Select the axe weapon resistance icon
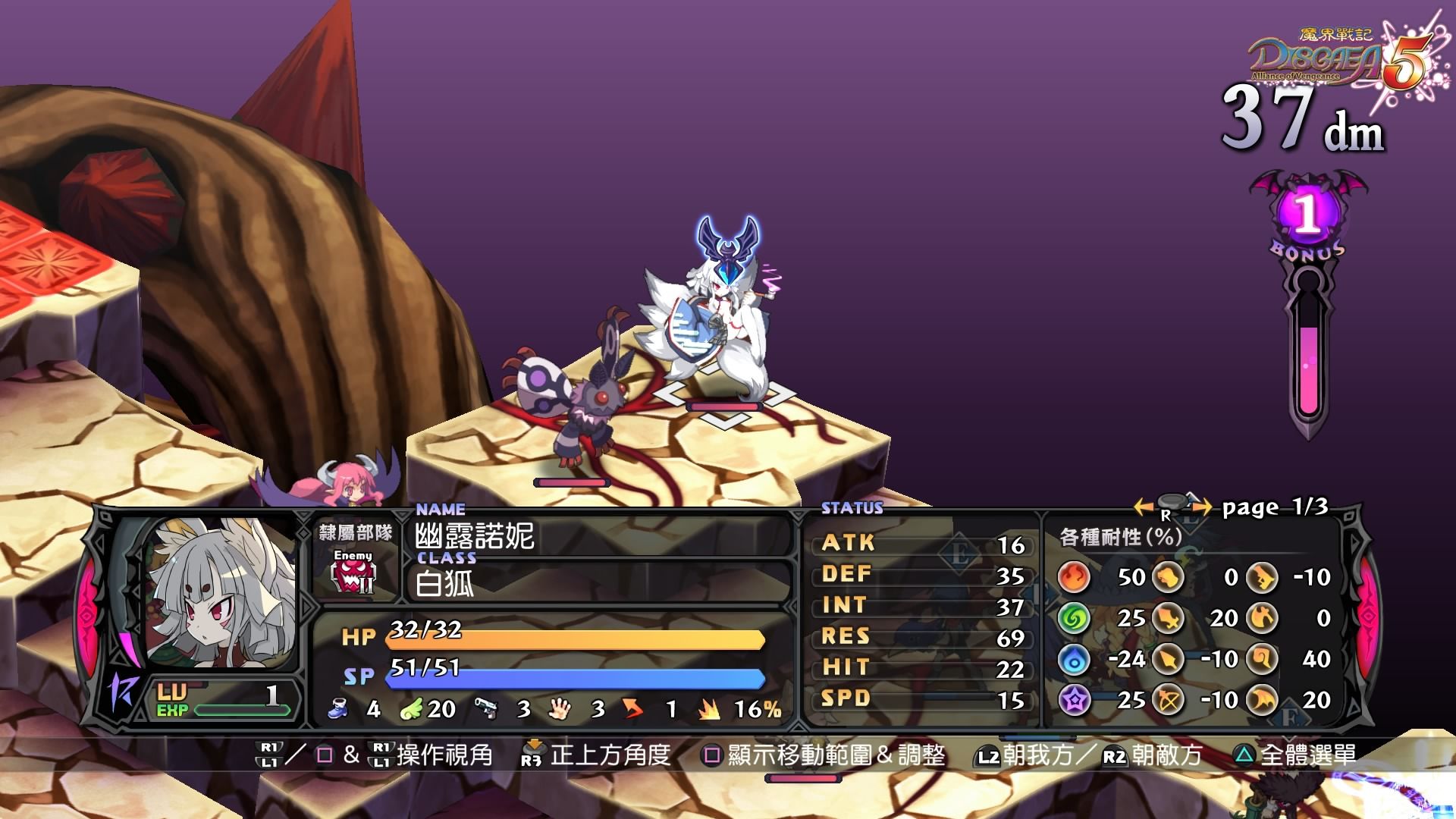This screenshot has height=819, width=1456. pyautogui.click(x=1262, y=618)
